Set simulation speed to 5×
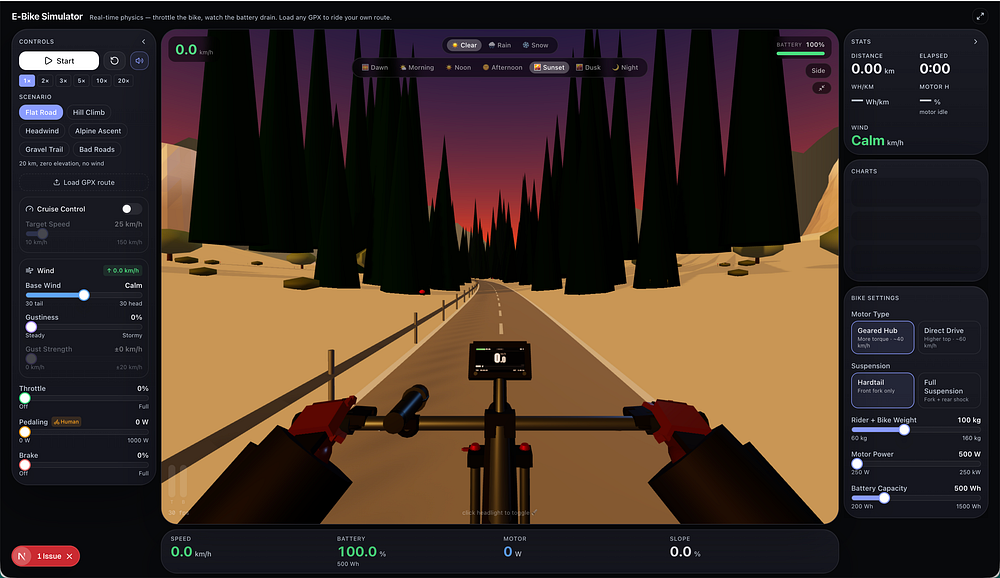This screenshot has width=1000, height=578. pyautogui.click(x=81, y=80)
